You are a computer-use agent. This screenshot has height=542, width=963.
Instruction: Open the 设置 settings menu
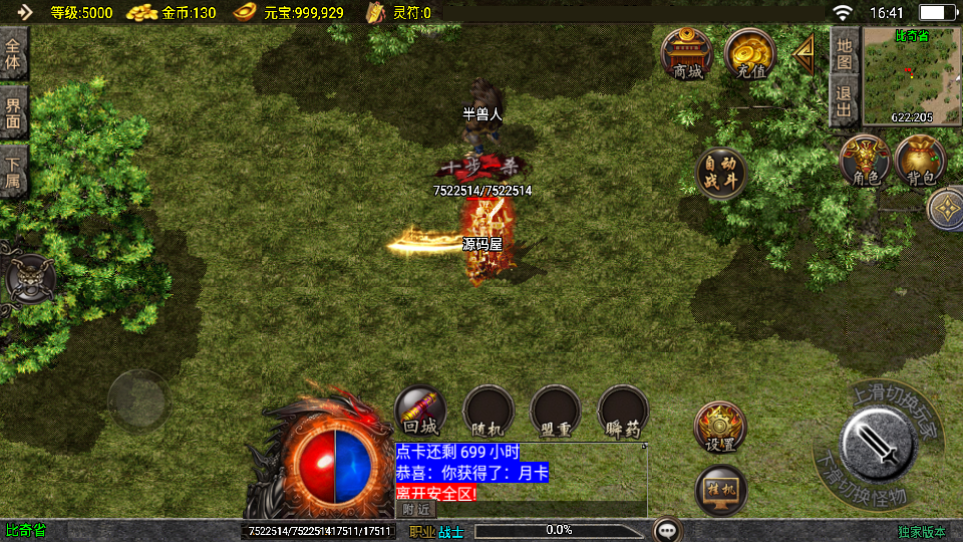click(x=720, y=427)
